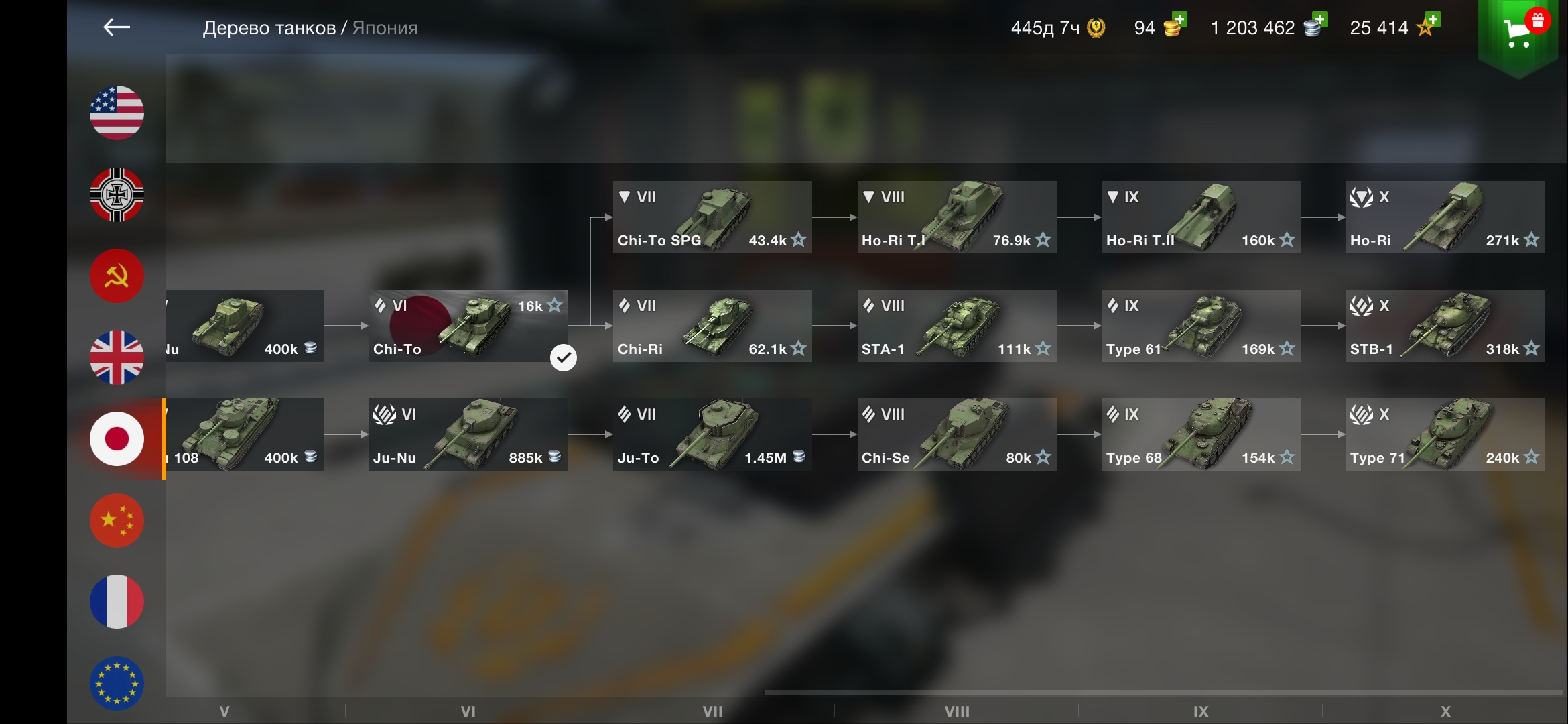Choose the Ju-Nu tank for 885k
This screenshot has width=1568, height=724.
click(x=468, y=434)
